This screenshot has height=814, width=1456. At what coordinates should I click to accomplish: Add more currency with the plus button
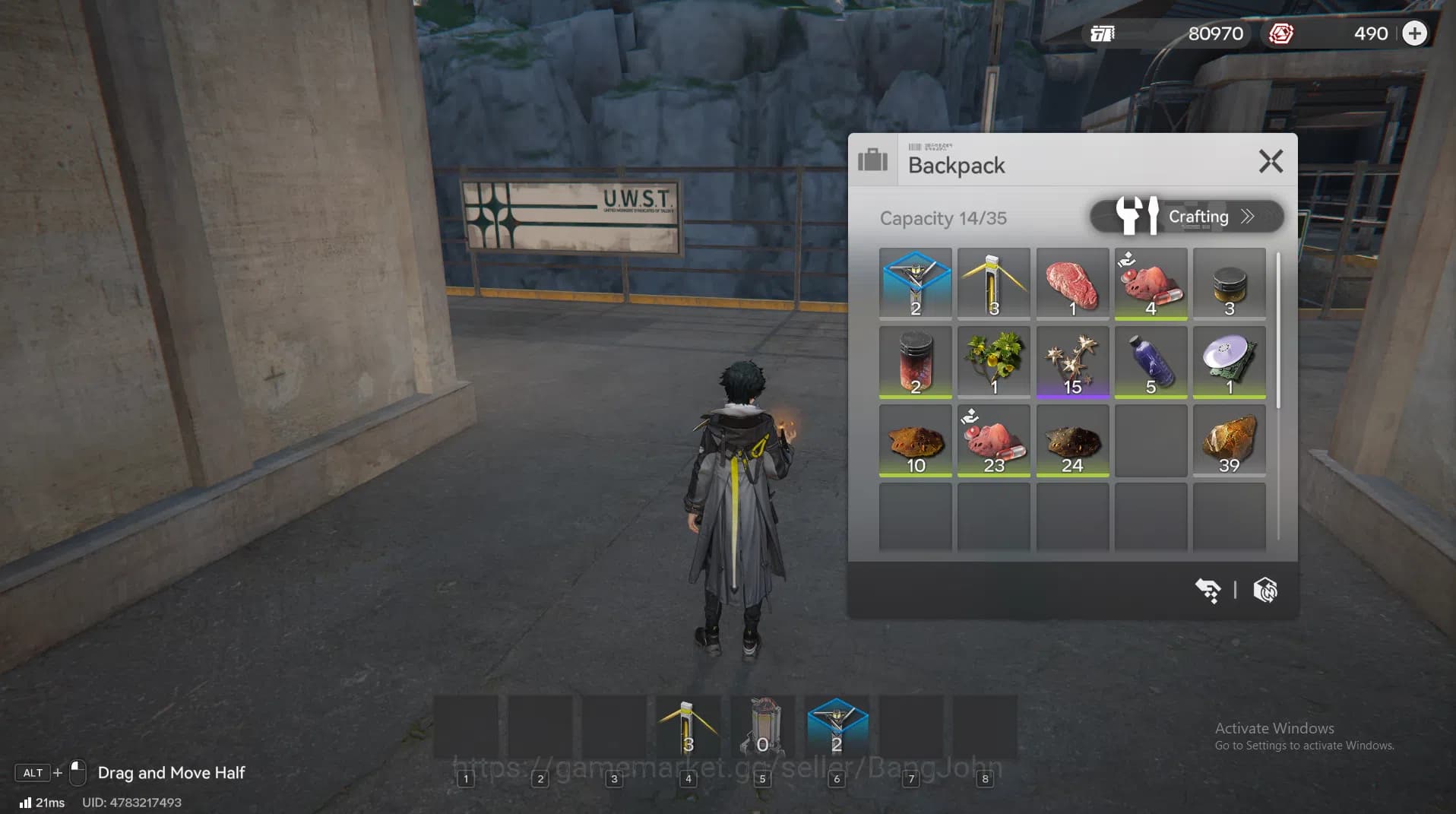click(x=1414, y=33)
